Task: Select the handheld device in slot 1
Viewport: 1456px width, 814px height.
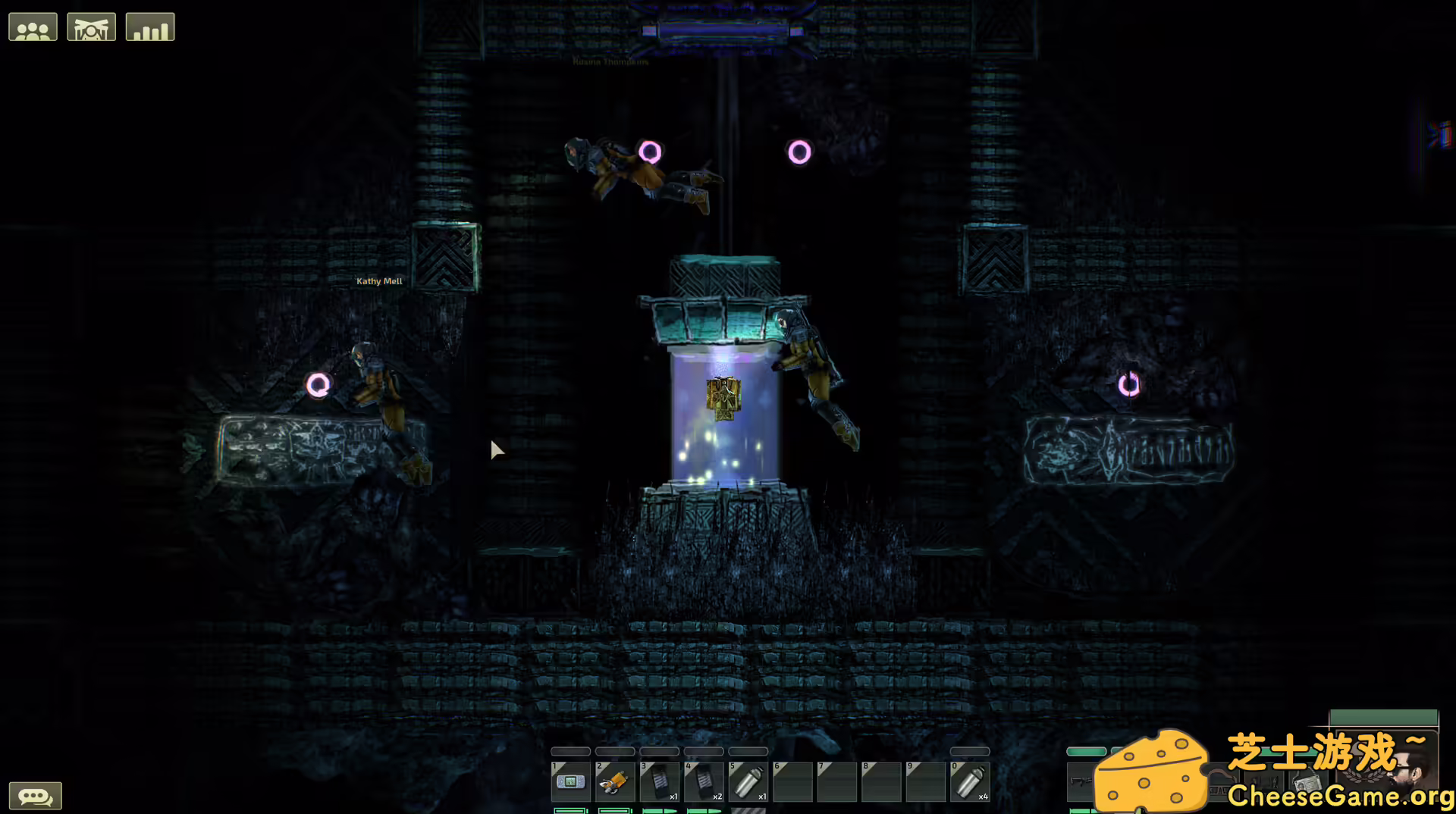Action: [570, 781]
